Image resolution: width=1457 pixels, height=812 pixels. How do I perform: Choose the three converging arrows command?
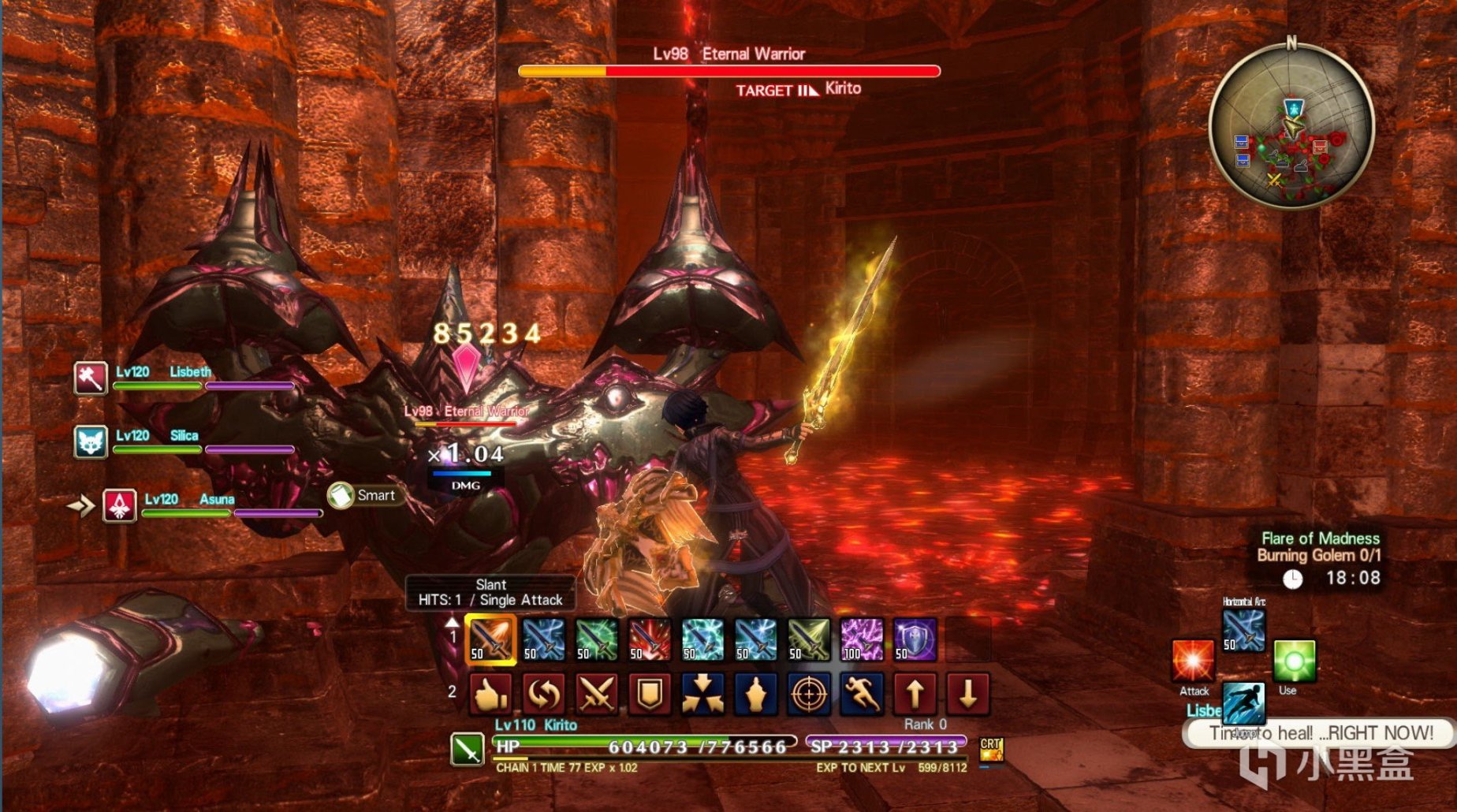tap(702, 695)
